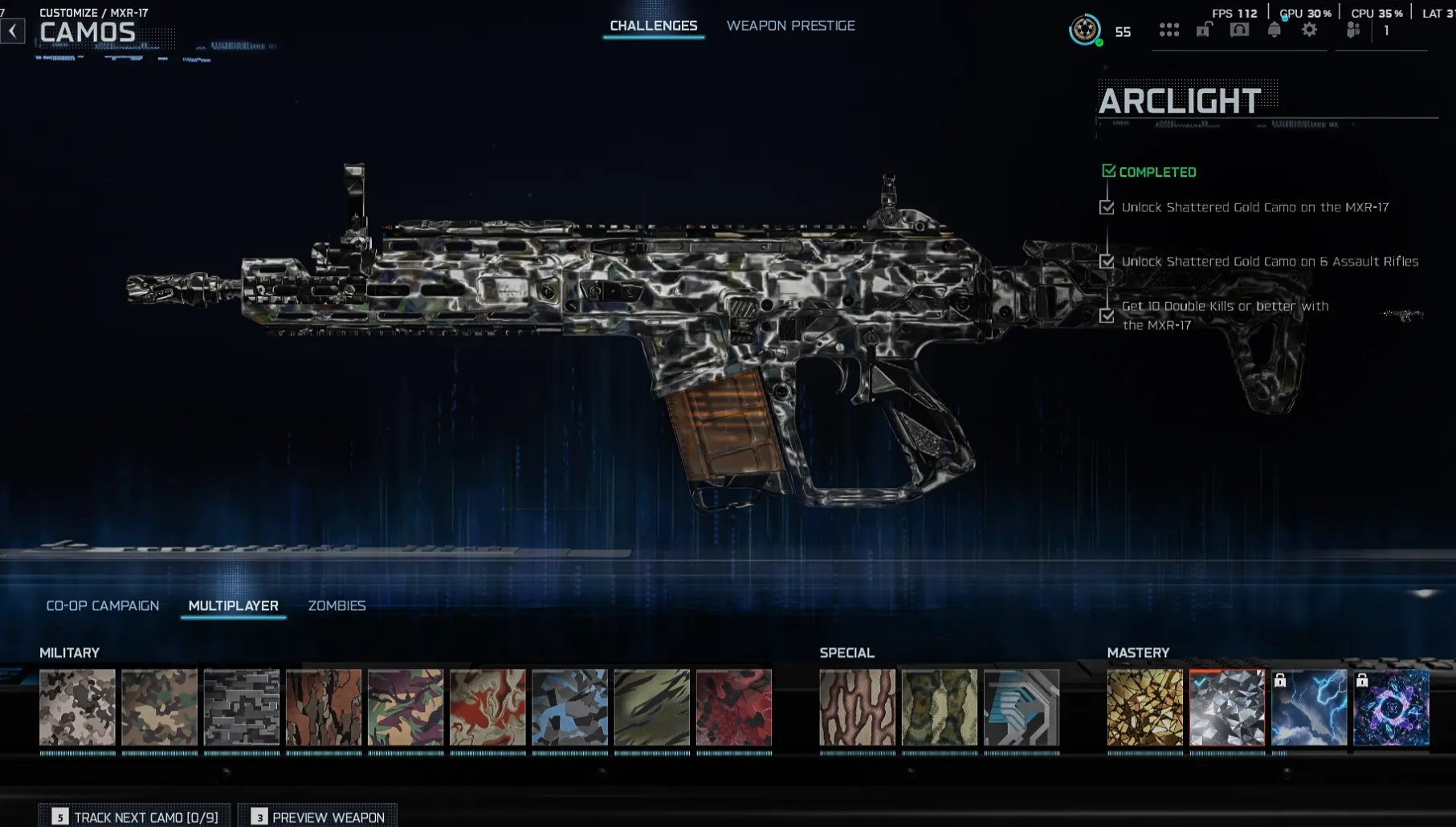Screen dimensions: 1456x827
Task: Open the ZOMBIES camo tab
Action: [338, 605]
